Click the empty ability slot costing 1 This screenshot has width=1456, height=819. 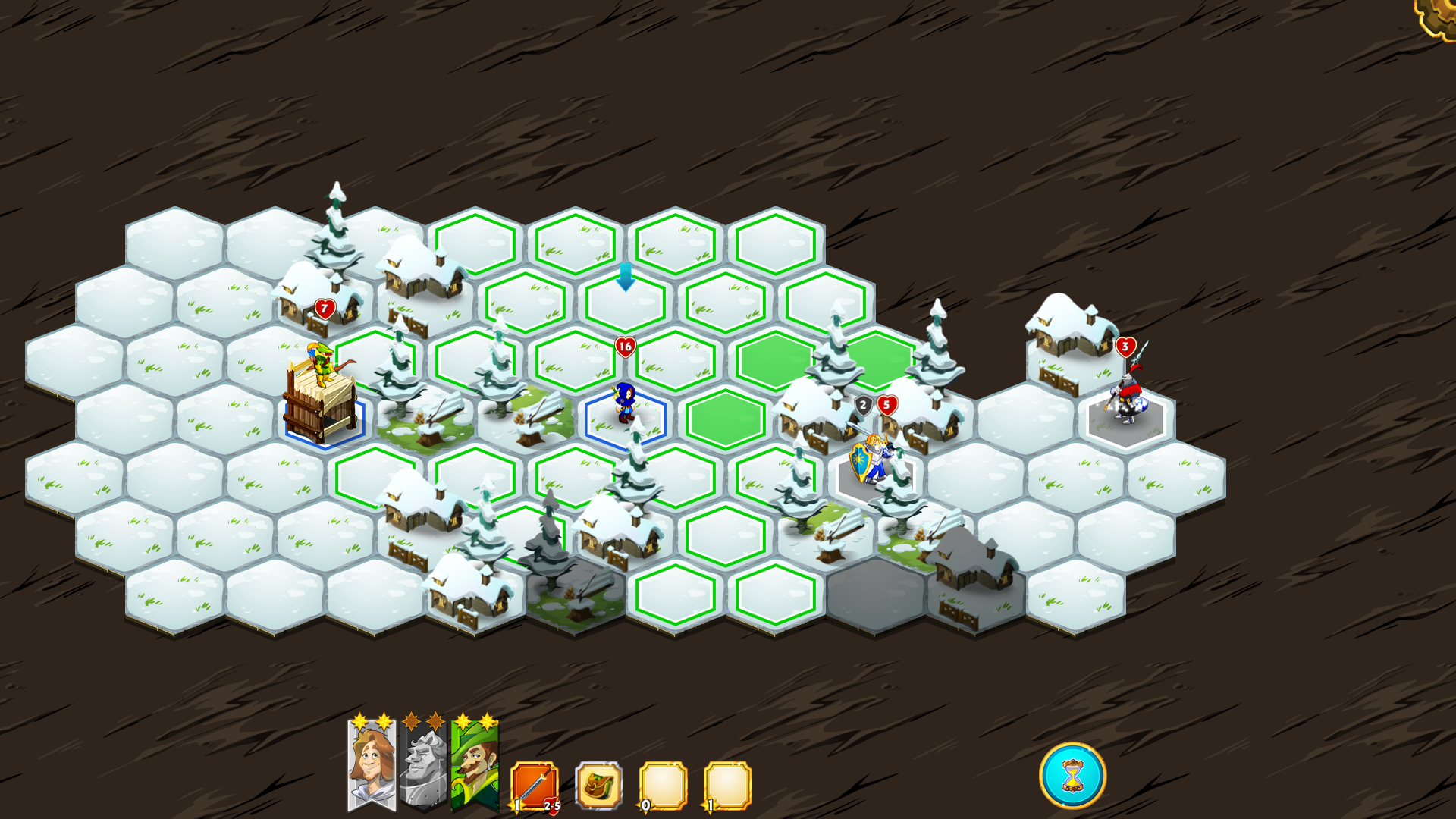tap(728, 786)
